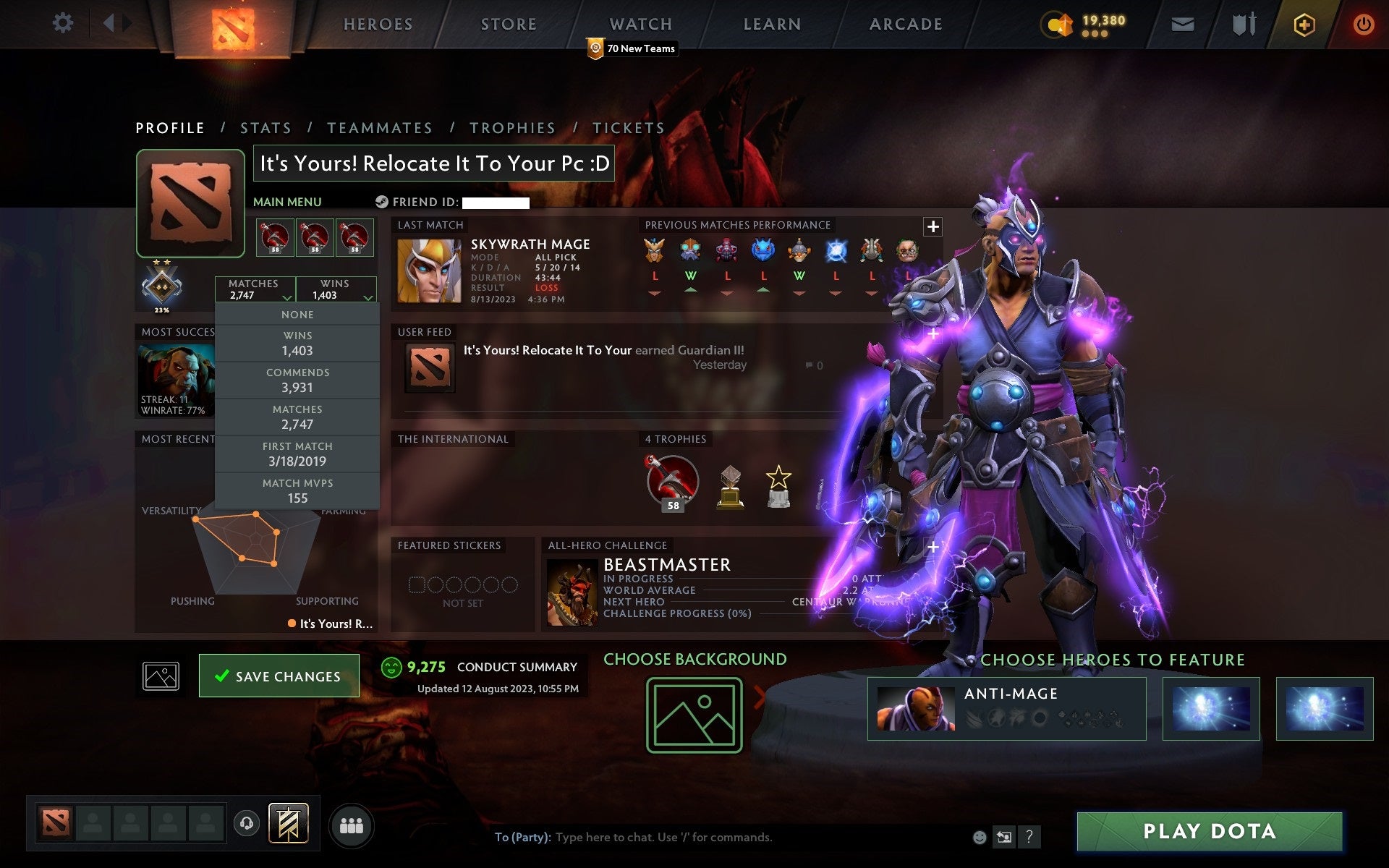Open the guild banner icon in party bar

tap(289, 823)
